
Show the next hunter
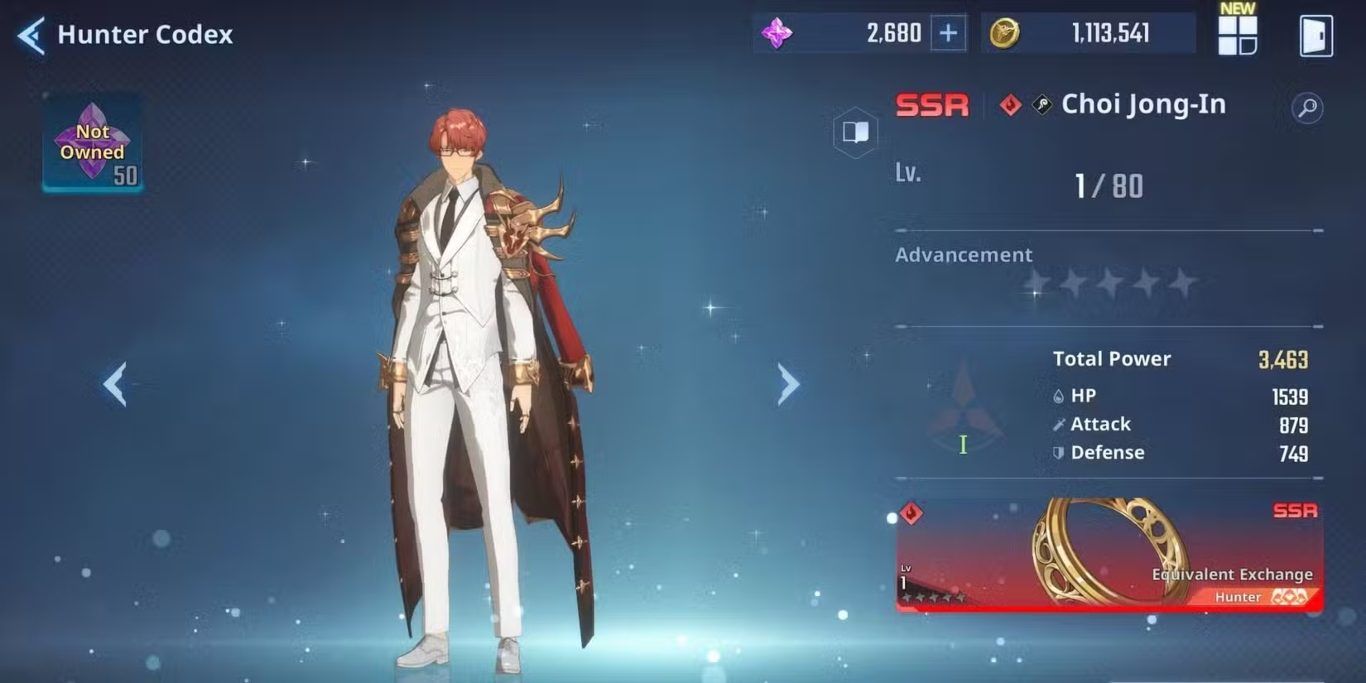pos(789,384)
